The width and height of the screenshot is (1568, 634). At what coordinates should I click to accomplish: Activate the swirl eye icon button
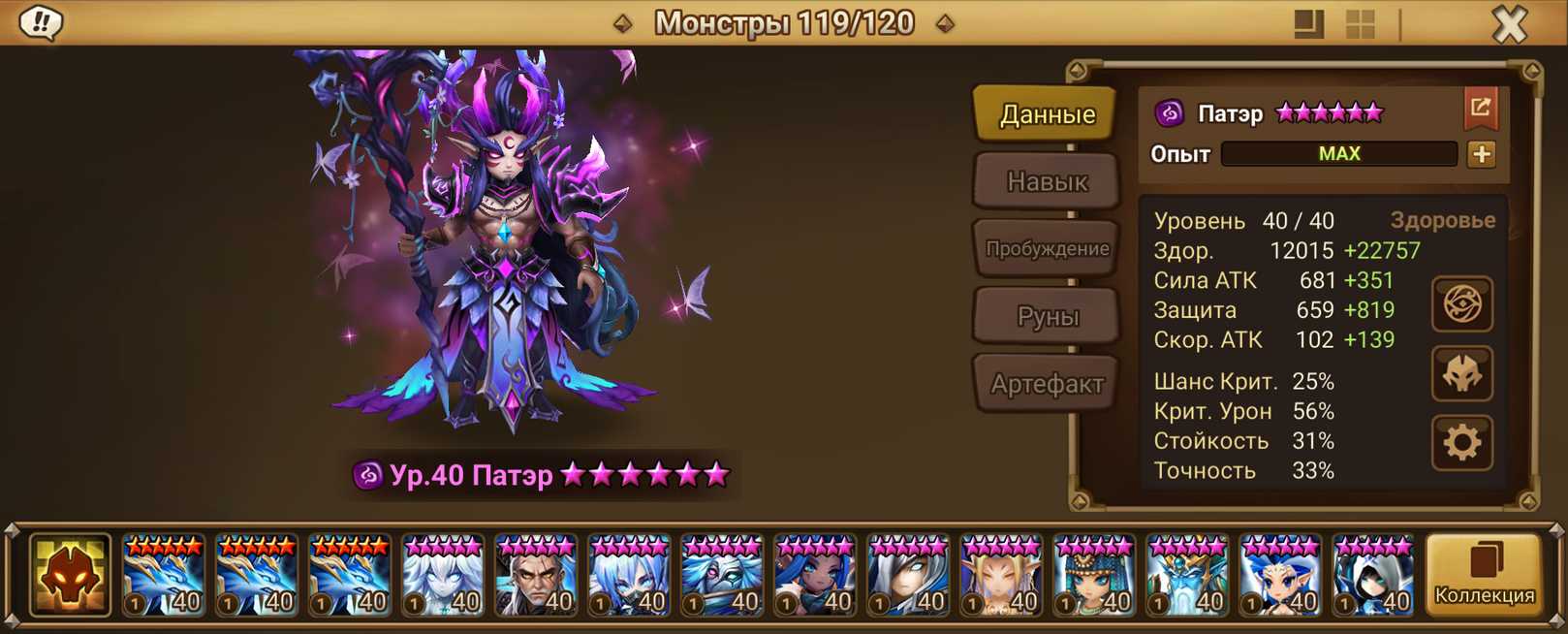[x=1461, y=304]
